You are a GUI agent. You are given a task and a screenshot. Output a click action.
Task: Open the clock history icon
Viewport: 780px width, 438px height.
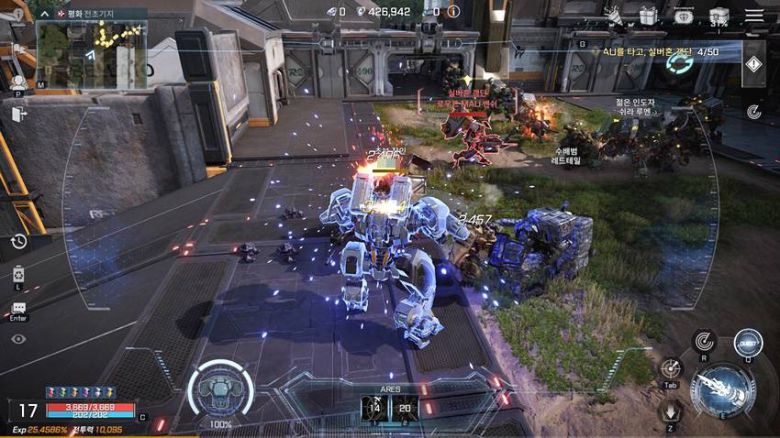pyautogui.click(x=19, y=241)
